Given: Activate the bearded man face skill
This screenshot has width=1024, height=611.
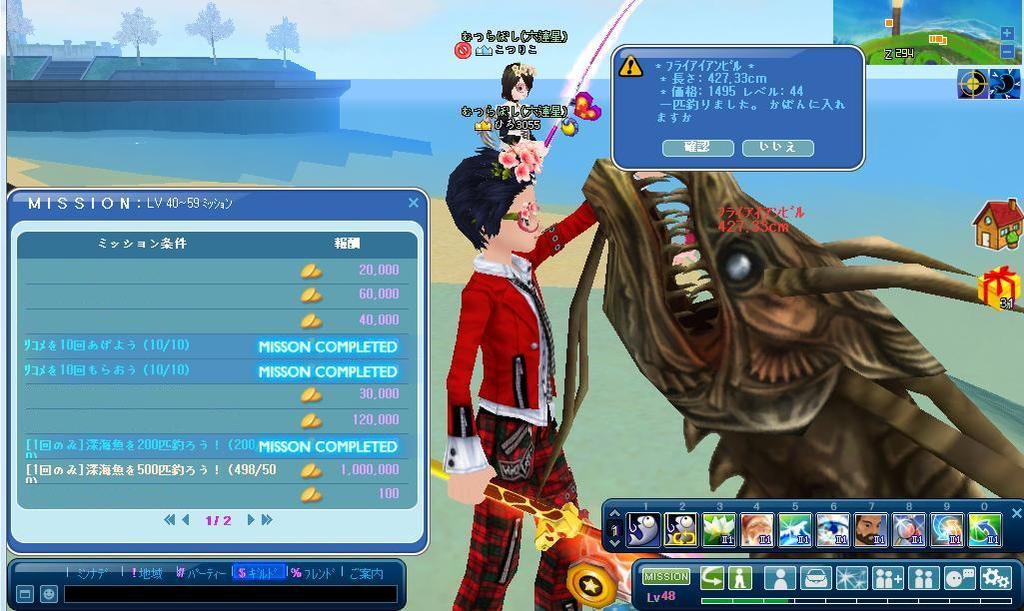Looking at the screenshot, I should 871,529.
